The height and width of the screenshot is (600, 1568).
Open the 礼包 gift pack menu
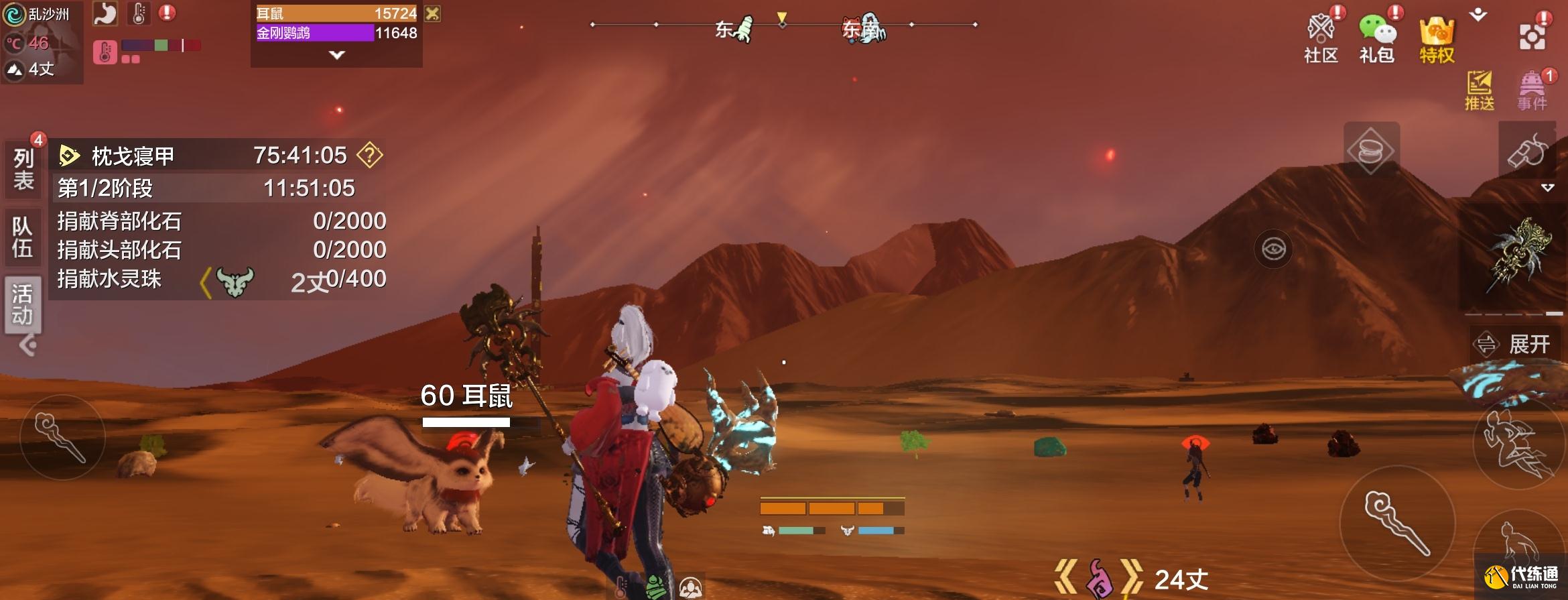tap(1377, 38)
